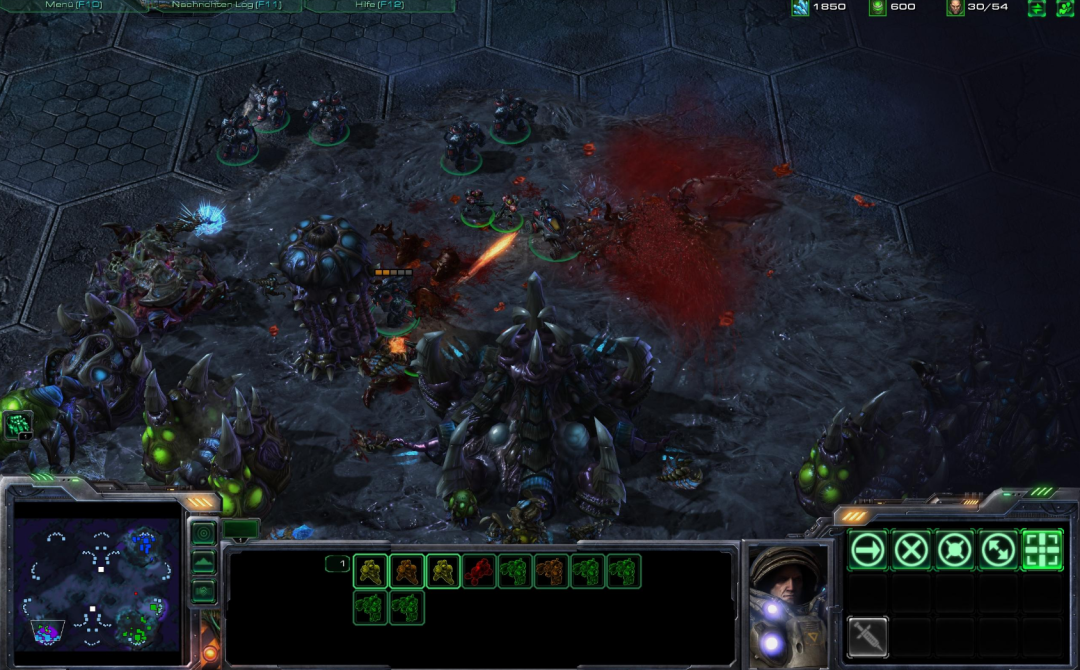1080x670 pixels.
Task: Toggle the minimap terrain view button
Action: tap(203, 563)
